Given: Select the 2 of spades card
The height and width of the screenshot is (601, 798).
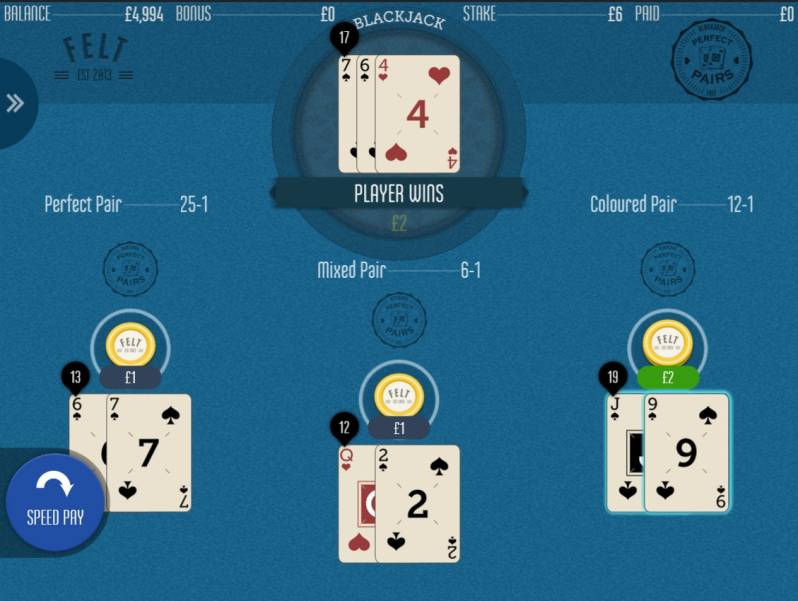Looking at the screenshot, I should [x=418, y=504].
